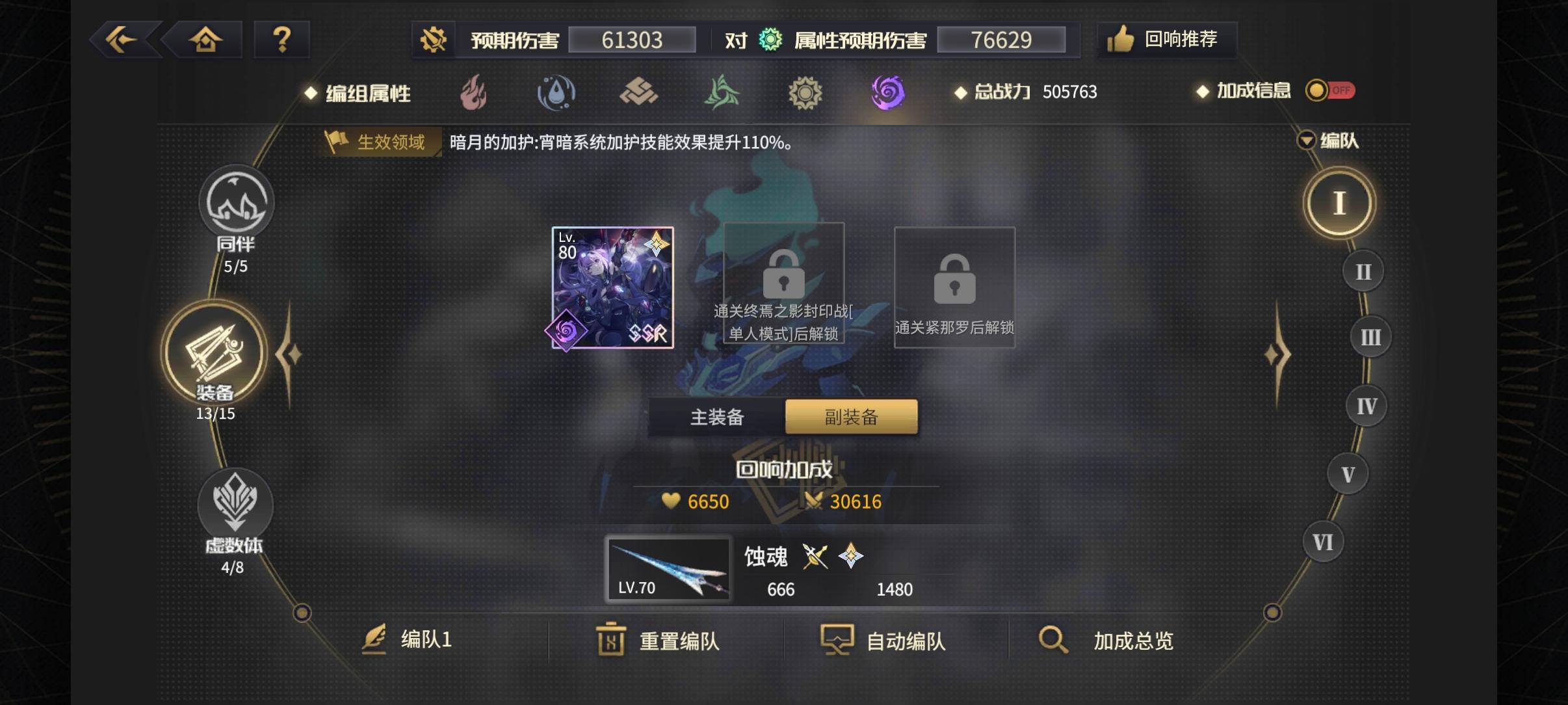Click the 预期伤害 61303 value field
This screenshot has width=1568, height=705.
tap(631, 40)
